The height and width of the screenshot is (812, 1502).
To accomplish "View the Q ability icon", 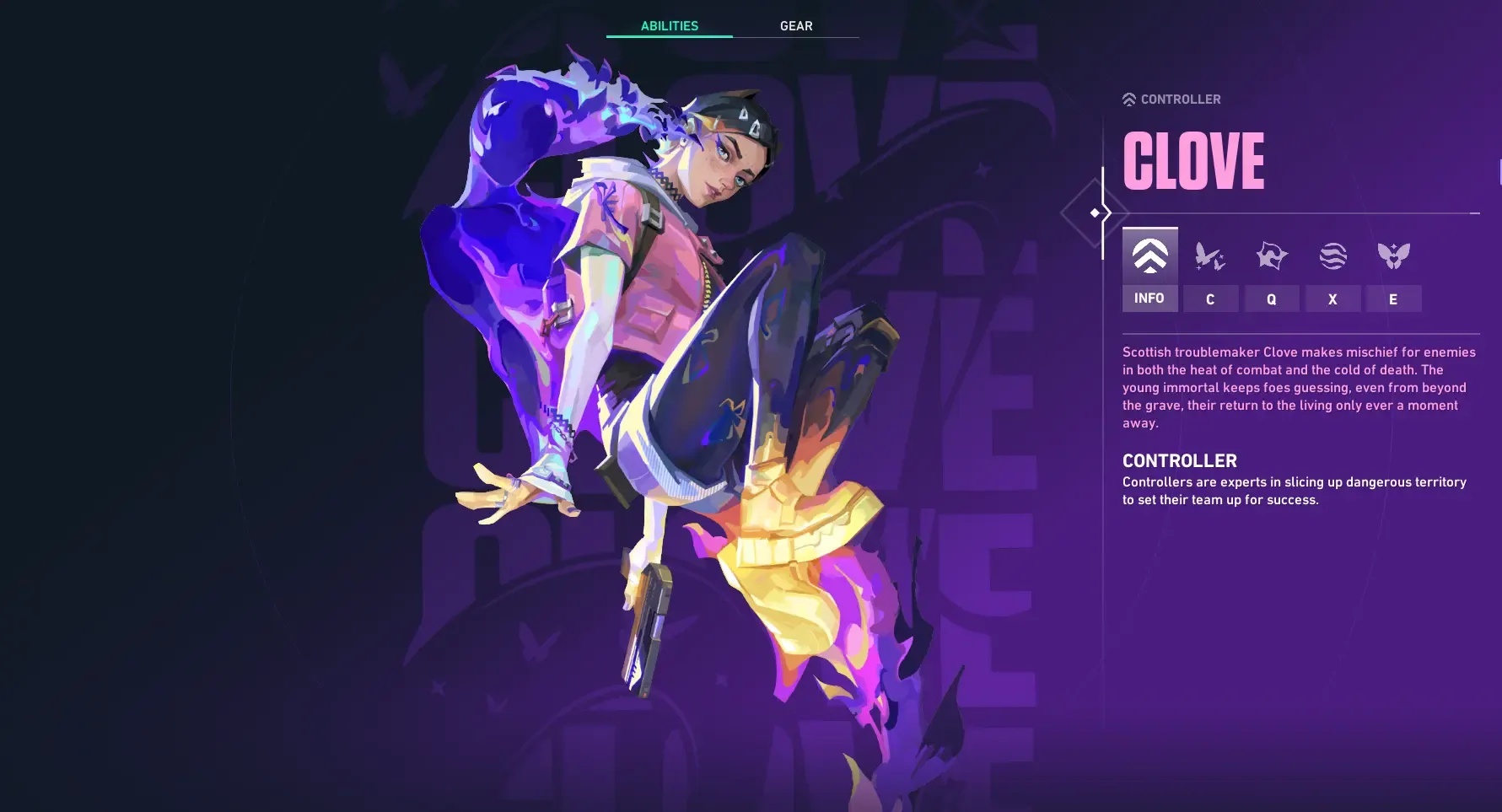I will (x=1271, y=256).
